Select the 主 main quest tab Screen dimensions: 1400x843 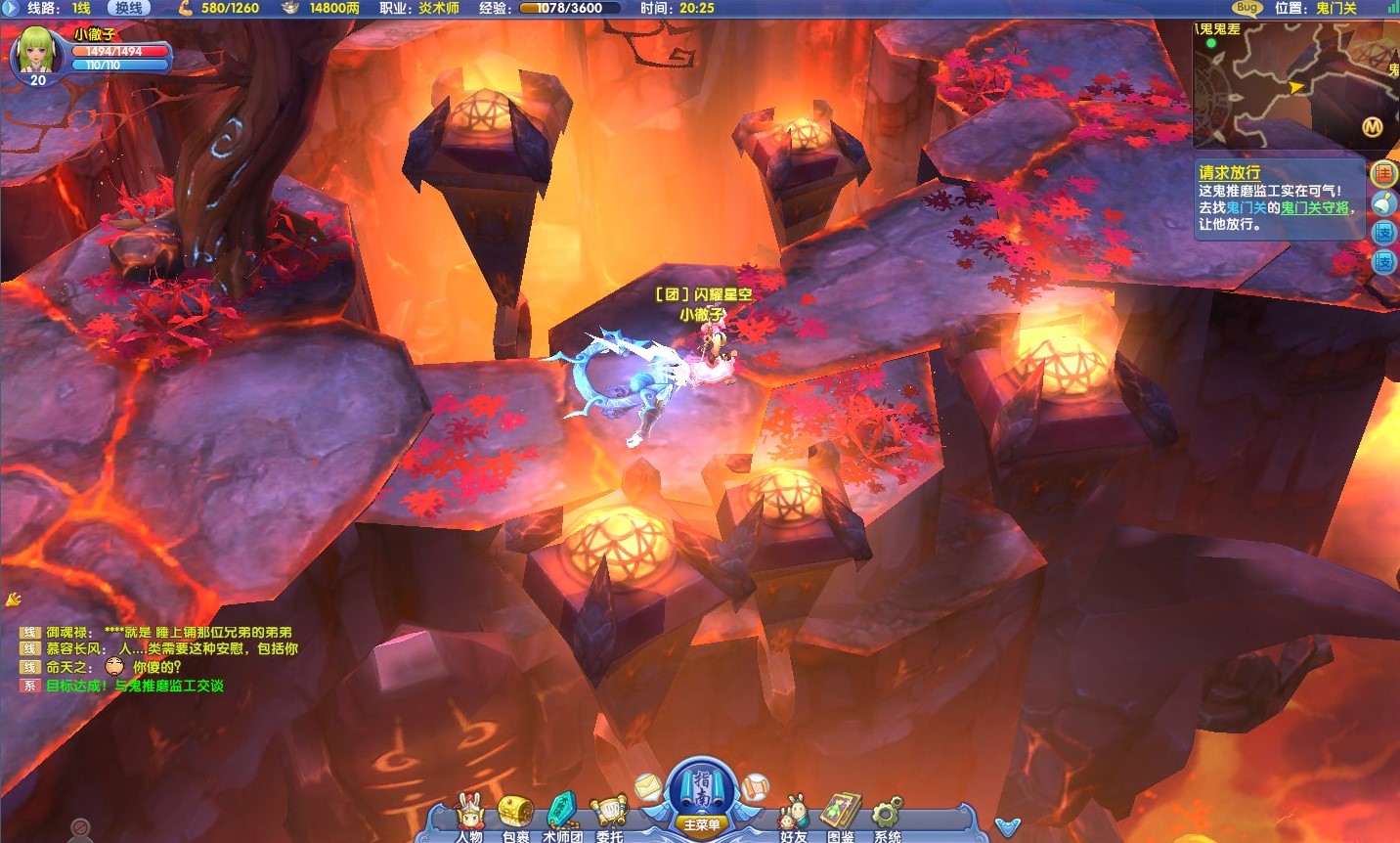pos(1383,175)
